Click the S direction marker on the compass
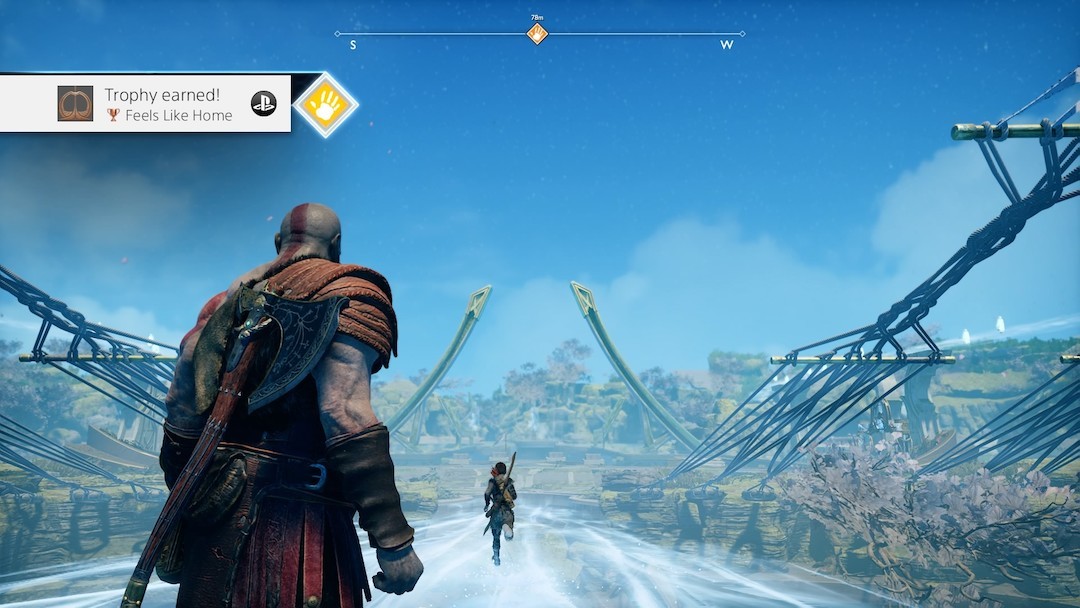Screen dimensions: 1080x608 [x=353, y=45]
